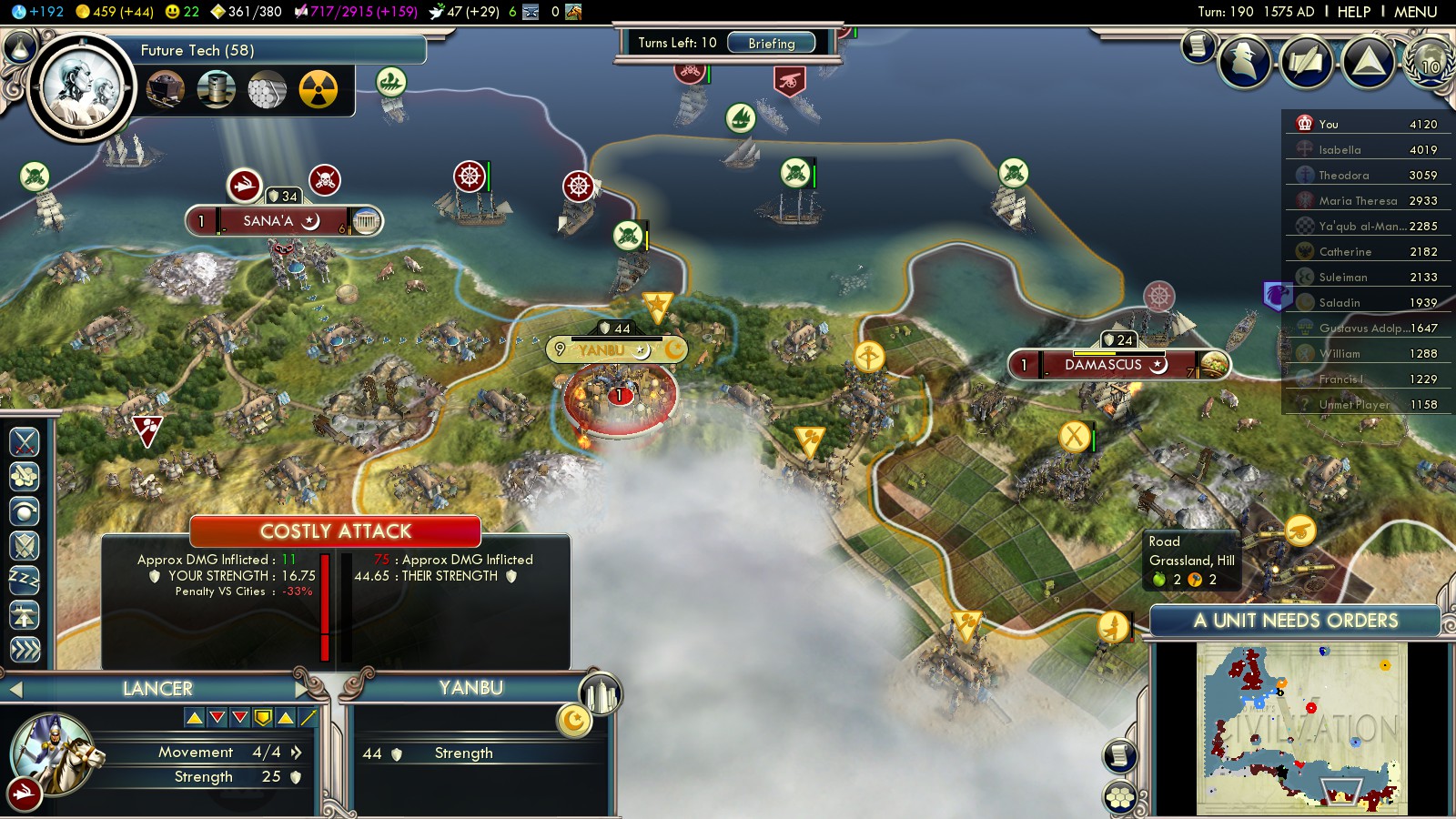Click the strategic minimap

click(1301, 728)
